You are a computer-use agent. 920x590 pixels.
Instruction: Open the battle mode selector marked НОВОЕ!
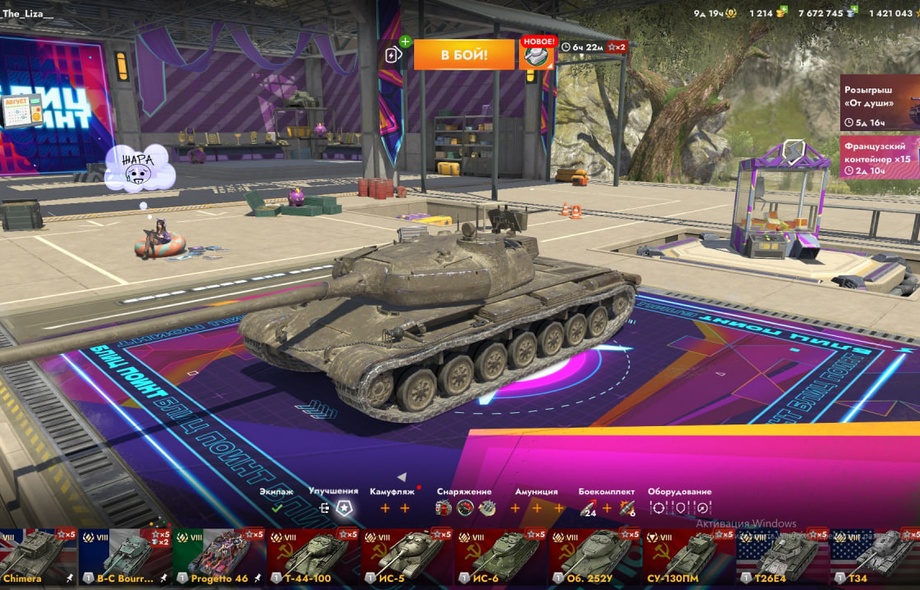point(536,55)
